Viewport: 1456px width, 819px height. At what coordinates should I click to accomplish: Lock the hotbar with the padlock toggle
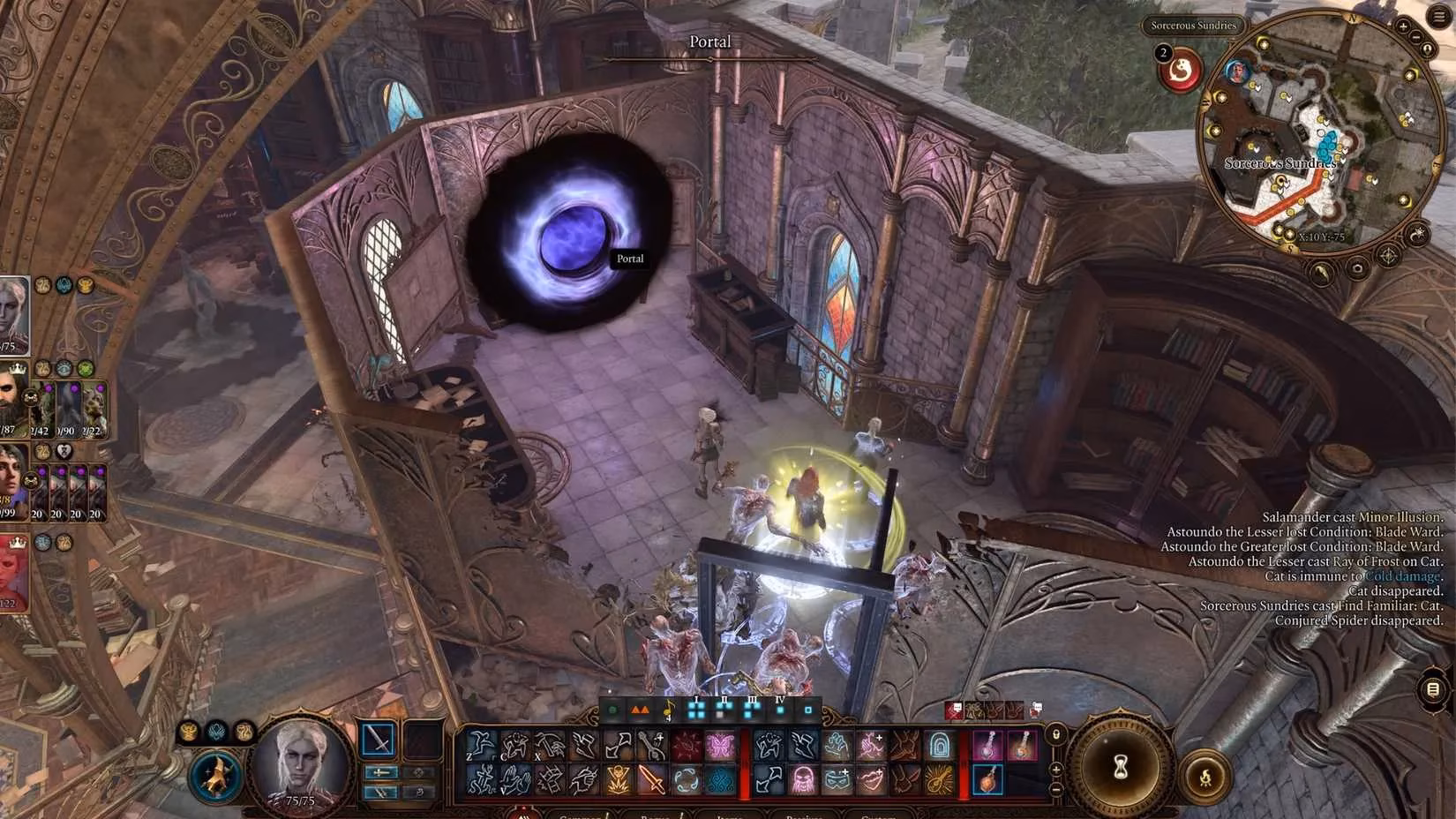coord(1056,735)
